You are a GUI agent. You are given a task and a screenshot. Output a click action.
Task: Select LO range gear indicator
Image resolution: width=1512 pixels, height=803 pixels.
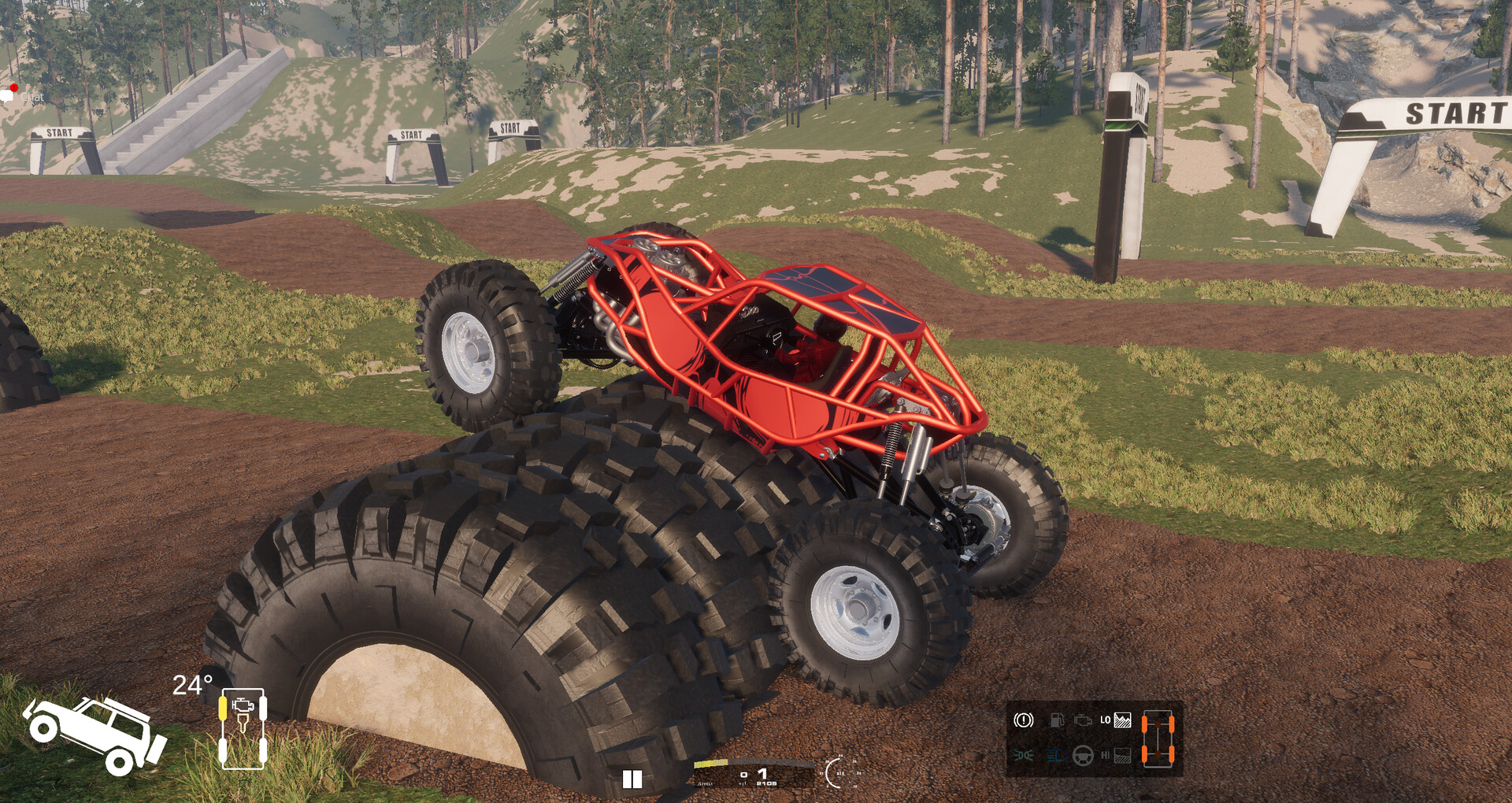[1114, 720]
